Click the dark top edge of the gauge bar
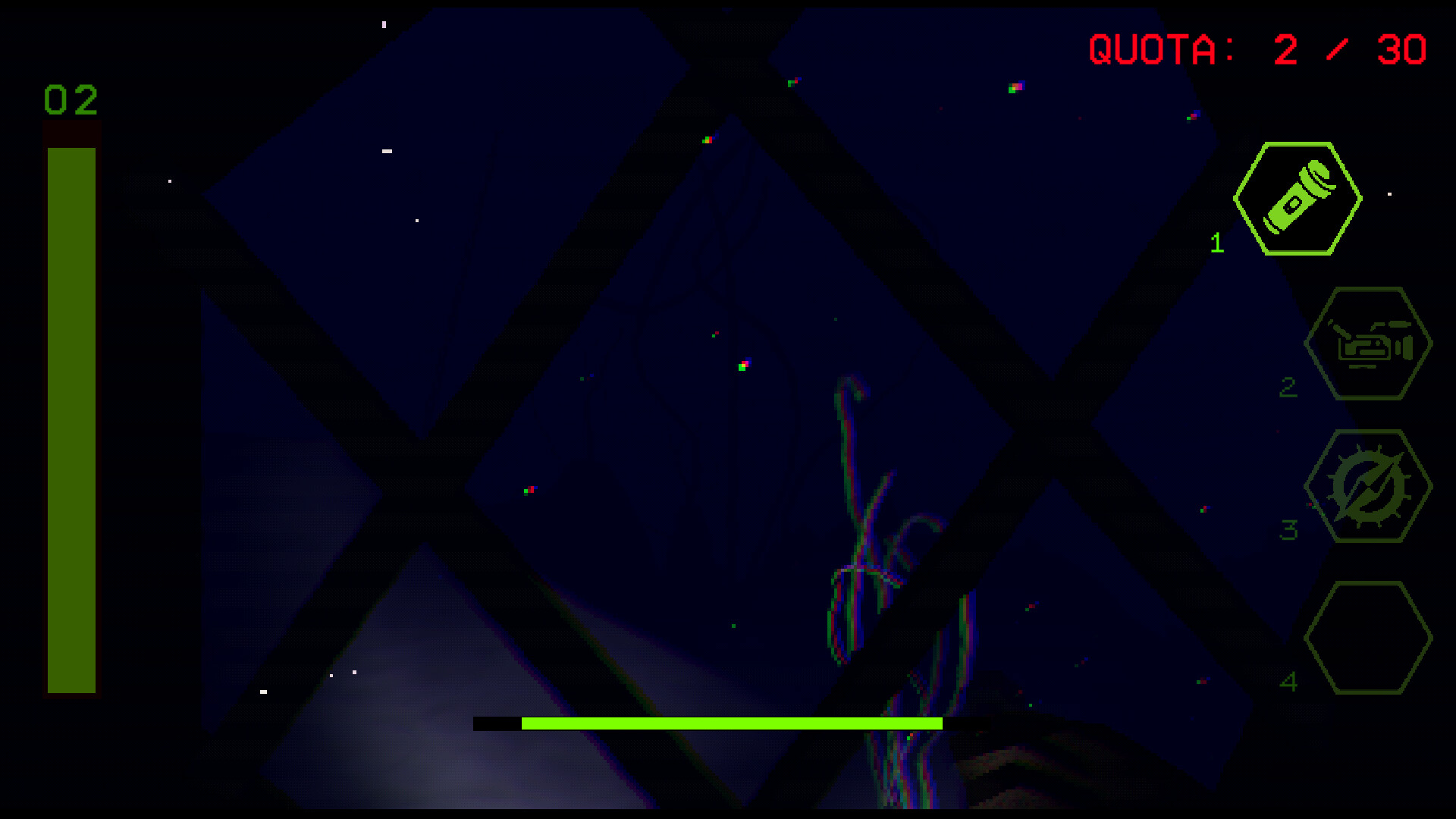1456x819 pixels. (72, 133)
